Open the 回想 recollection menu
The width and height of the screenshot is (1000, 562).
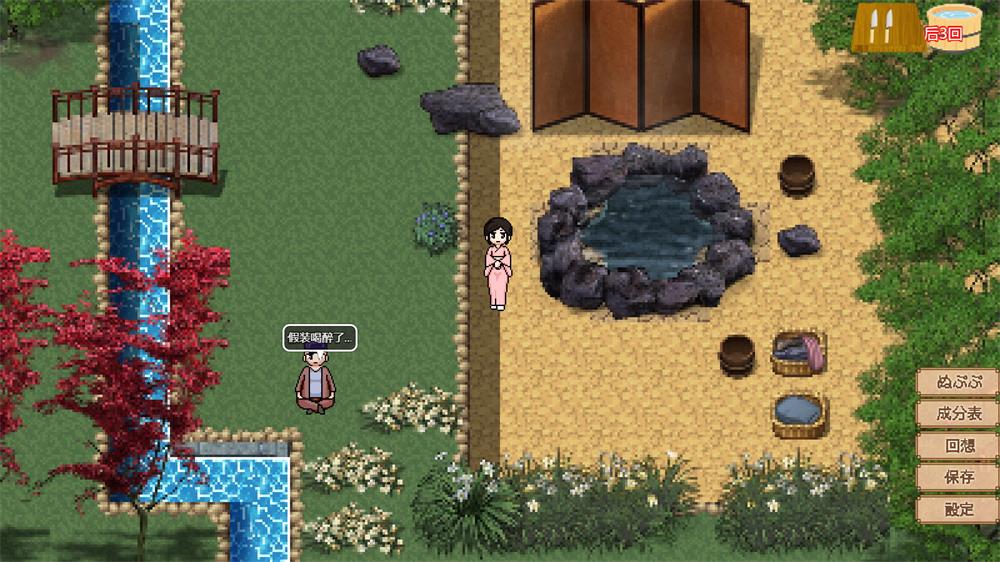(x=958, y=446)
